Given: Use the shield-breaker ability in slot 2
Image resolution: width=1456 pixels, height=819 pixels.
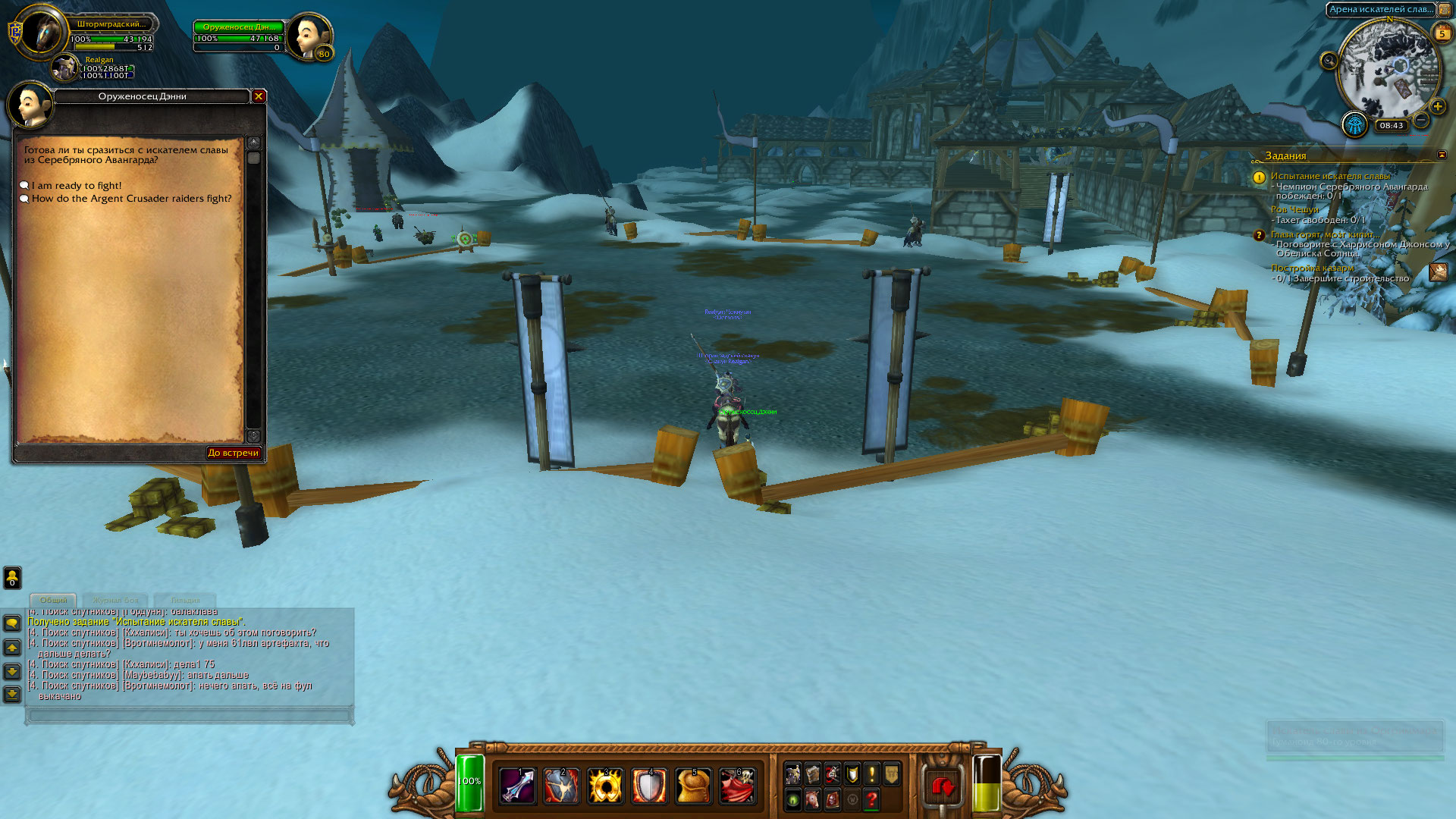Looking at the screenshot, I should coord(562,786).
